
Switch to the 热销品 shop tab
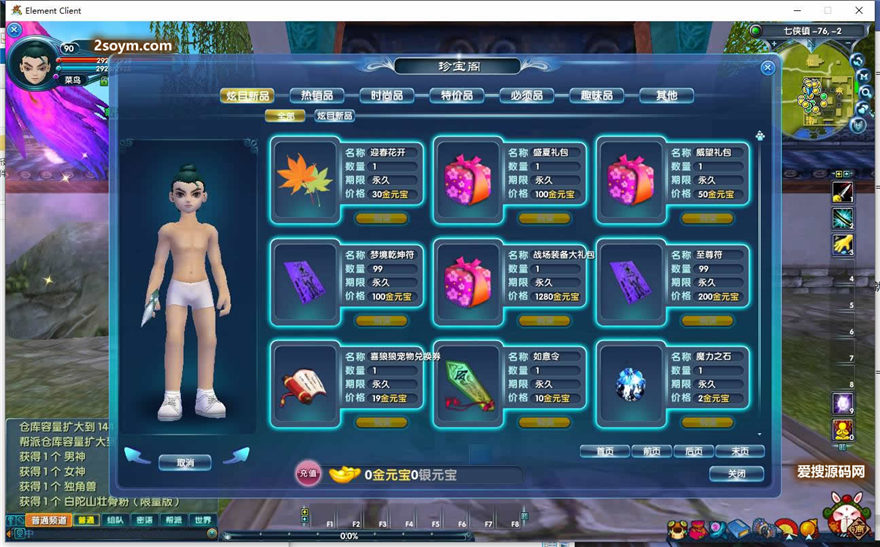click(317, 95)
